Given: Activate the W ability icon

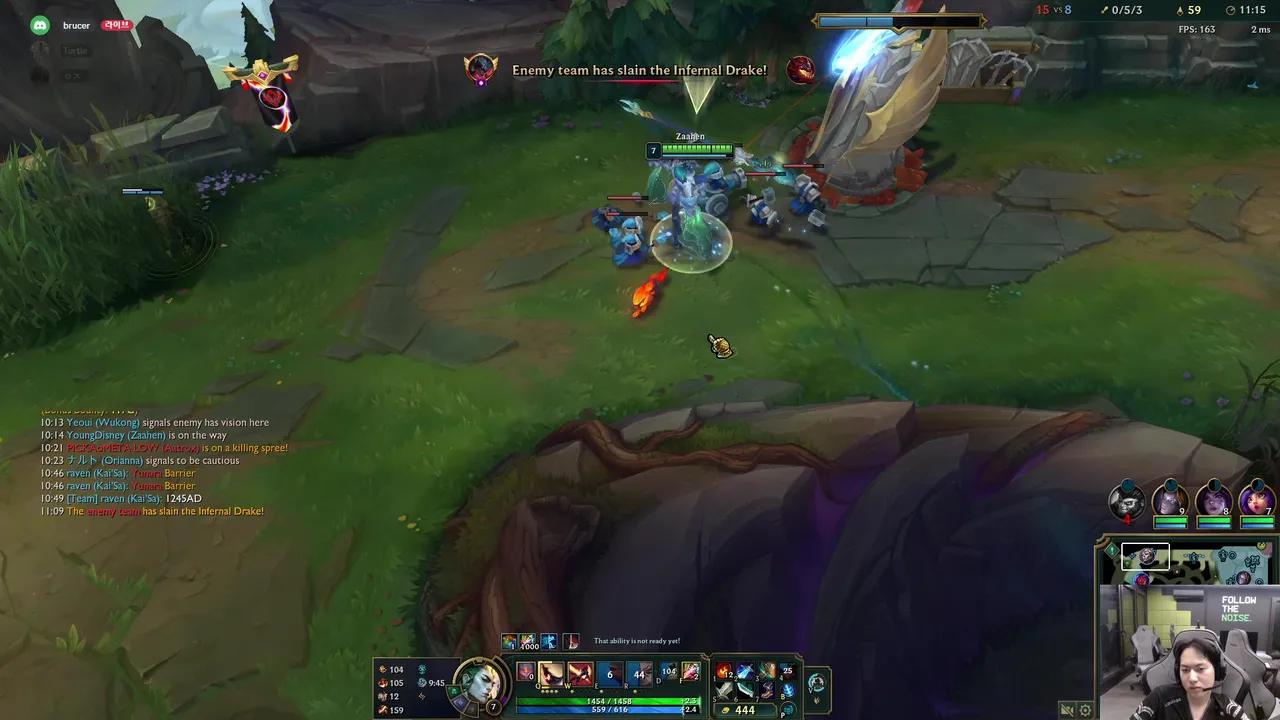Looking at the screenshot, I should coord(580,674).
